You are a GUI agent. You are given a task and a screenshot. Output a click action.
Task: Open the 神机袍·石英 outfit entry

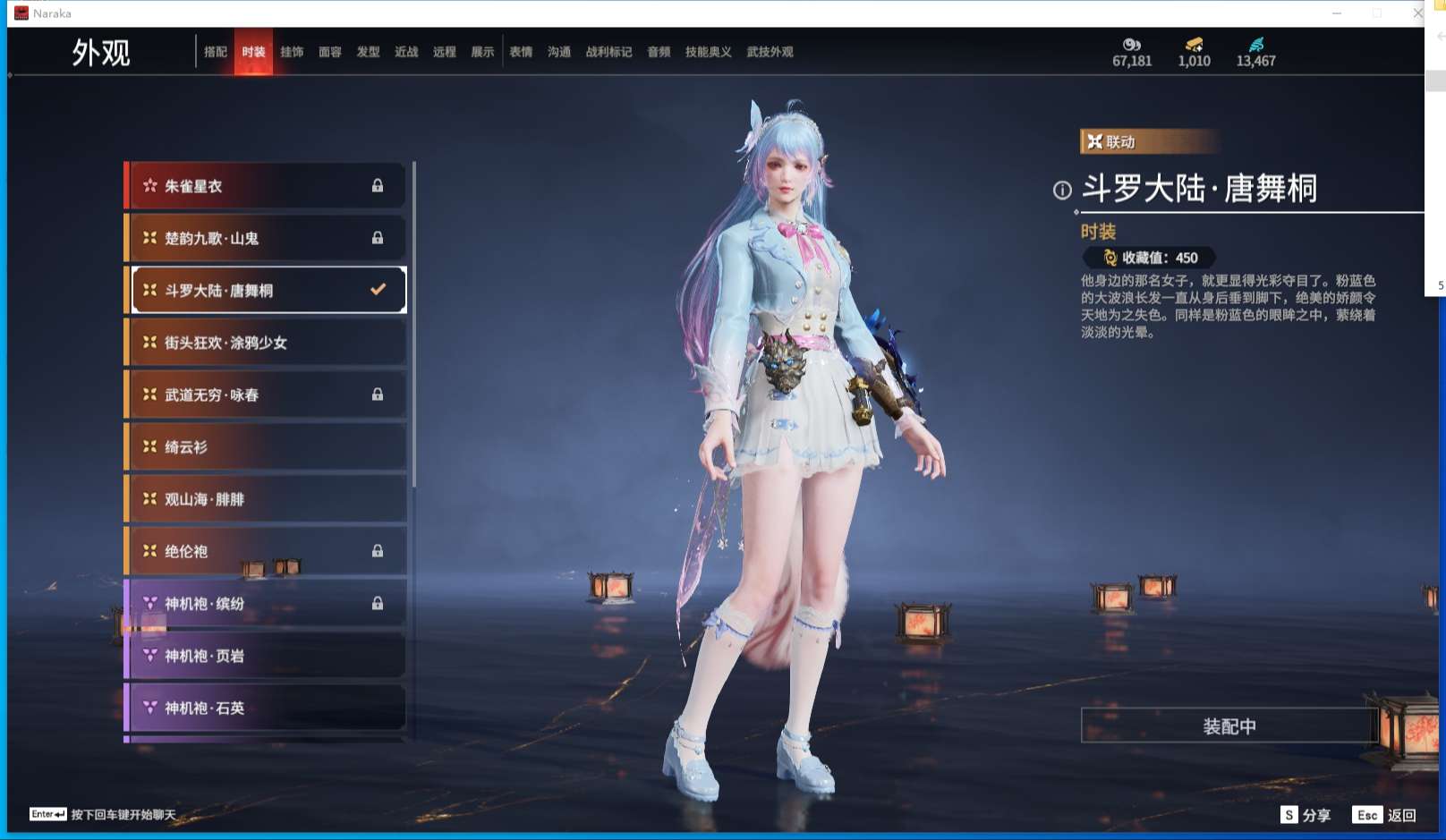click(x=264, y=708)
